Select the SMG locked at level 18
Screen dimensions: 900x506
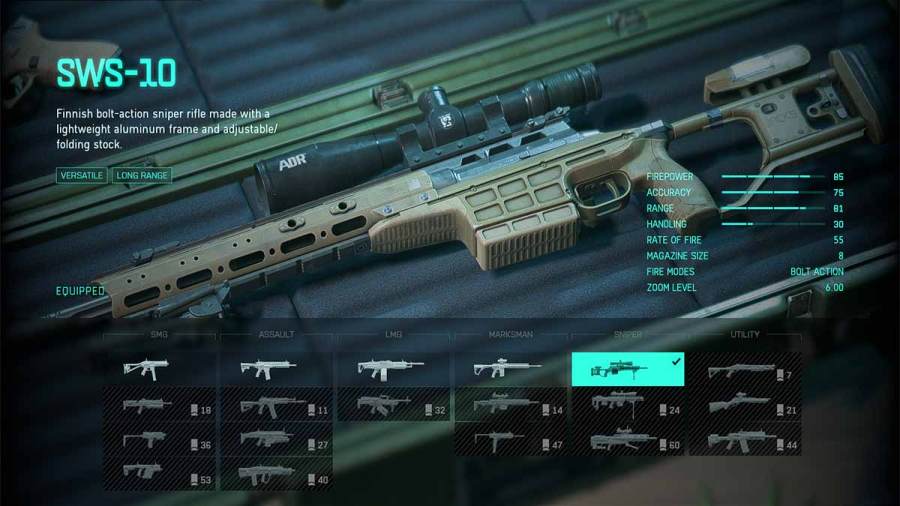(x=160, y=405)
